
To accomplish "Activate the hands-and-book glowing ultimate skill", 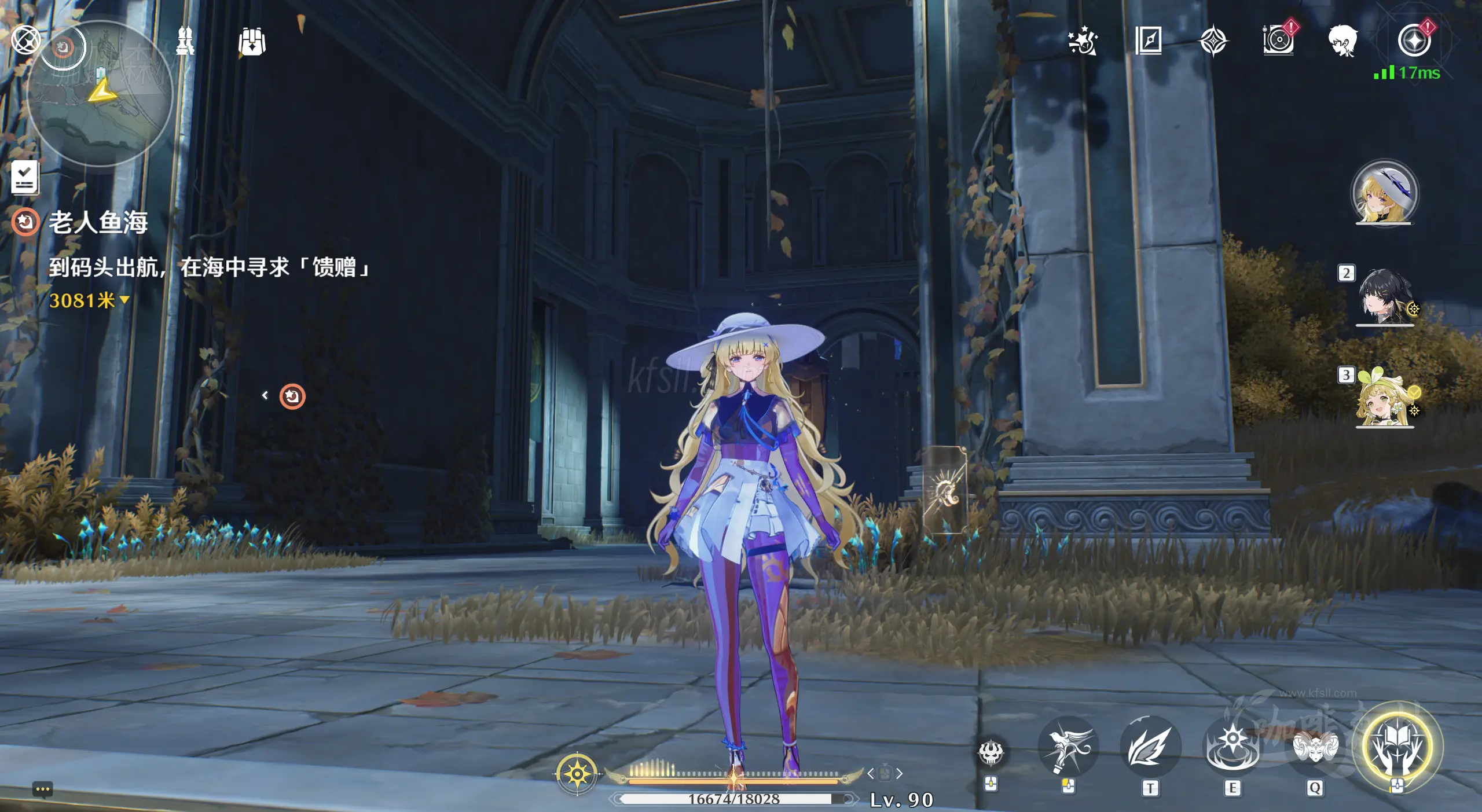I will click(1397, 747).
